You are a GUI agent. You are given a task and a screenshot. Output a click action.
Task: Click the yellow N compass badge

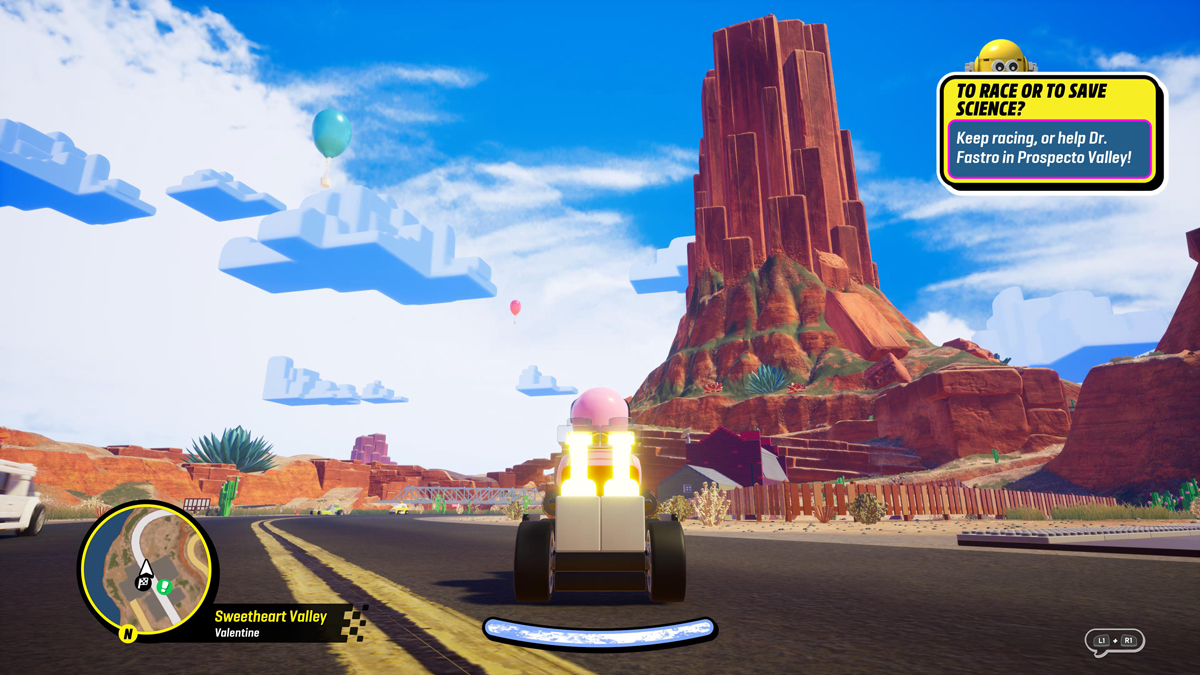point(128,633)
